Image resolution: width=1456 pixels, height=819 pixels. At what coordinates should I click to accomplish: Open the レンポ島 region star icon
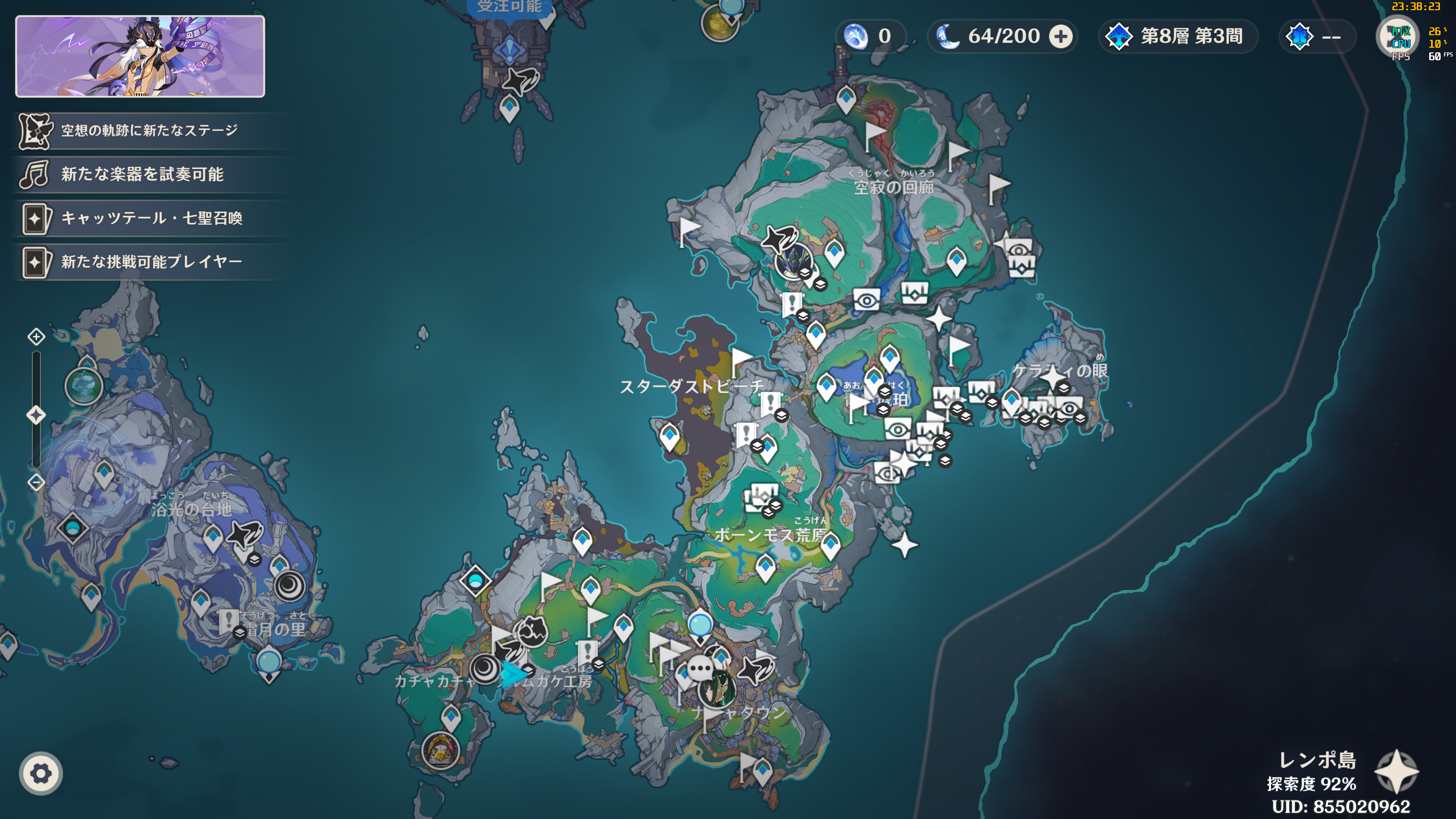(x=1396, y=772)
